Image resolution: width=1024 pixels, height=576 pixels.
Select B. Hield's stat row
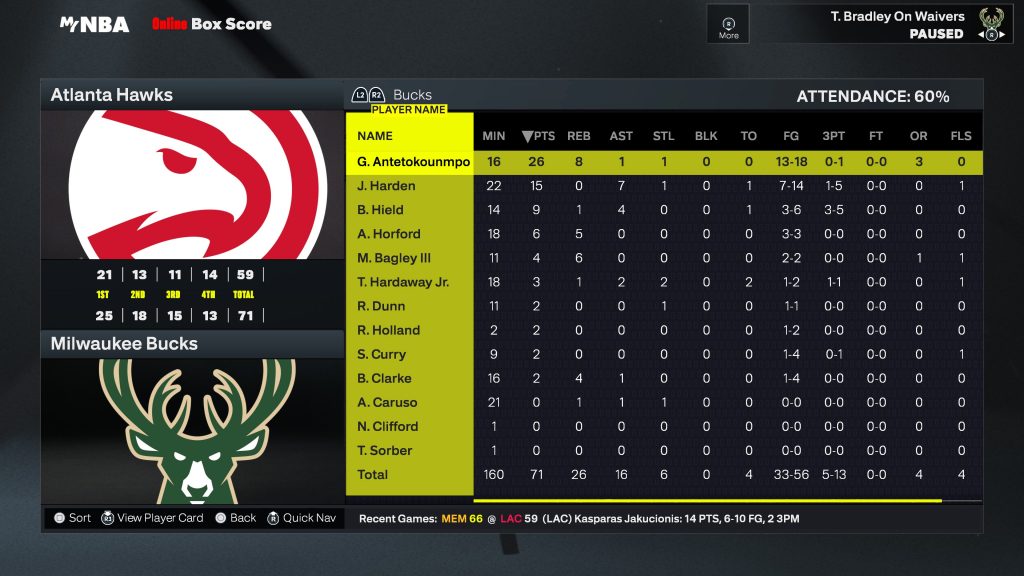[380, 210]
